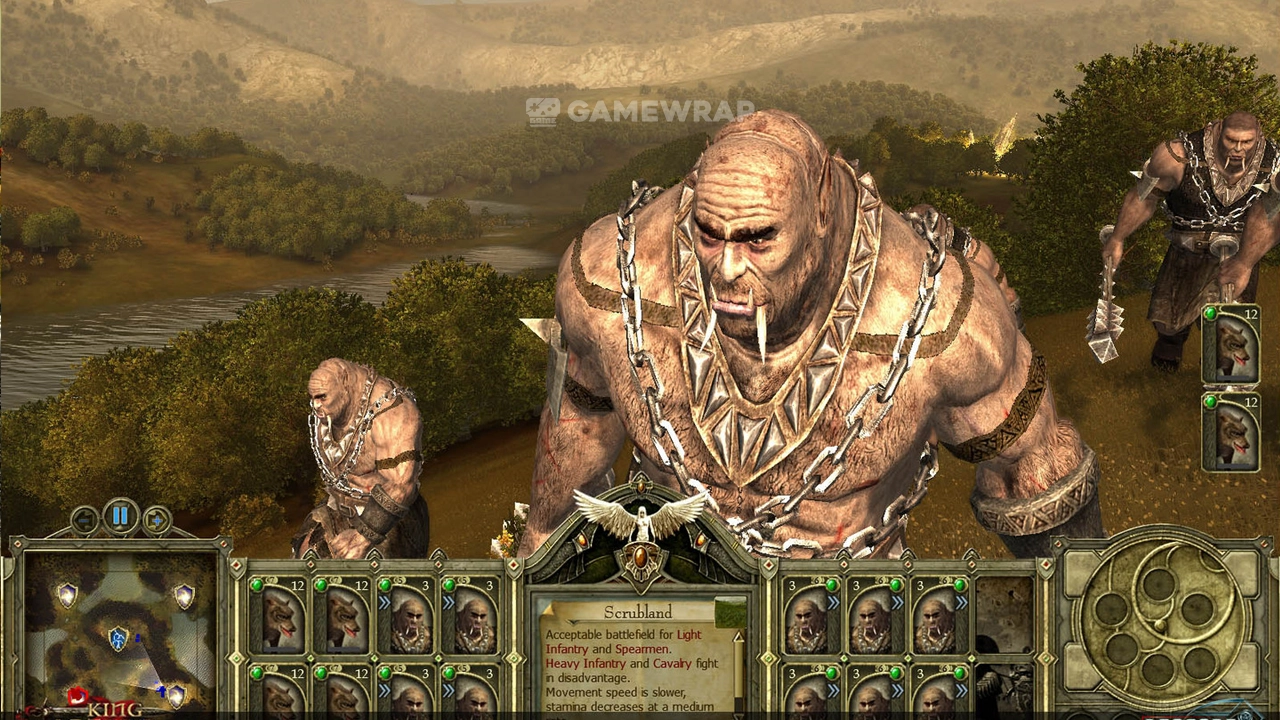Click the white eagle emblem above the info panel
Image resolution: width=1280 pixels, height=720 pixels.
pyautogui.click(x=640, y=515)
